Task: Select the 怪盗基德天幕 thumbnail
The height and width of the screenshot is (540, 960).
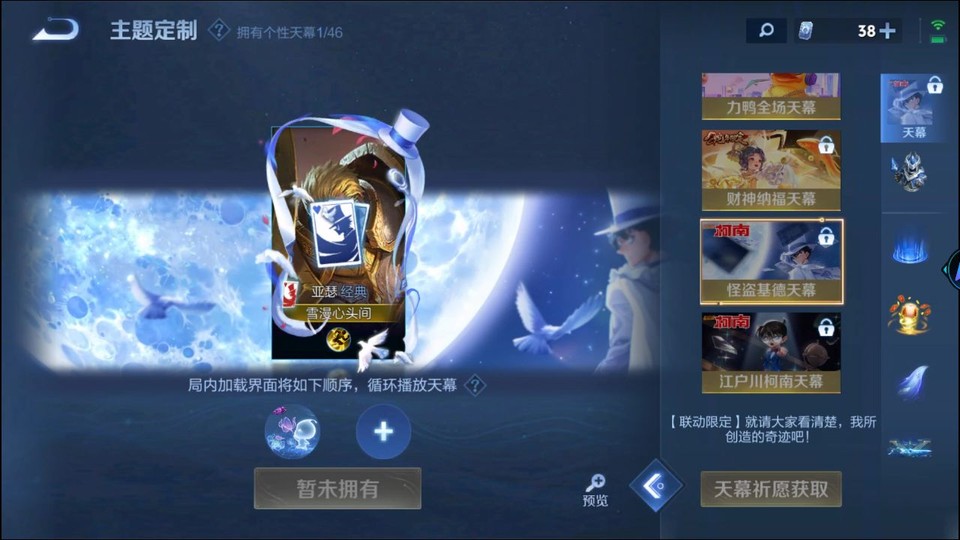Action: (771, 261)
